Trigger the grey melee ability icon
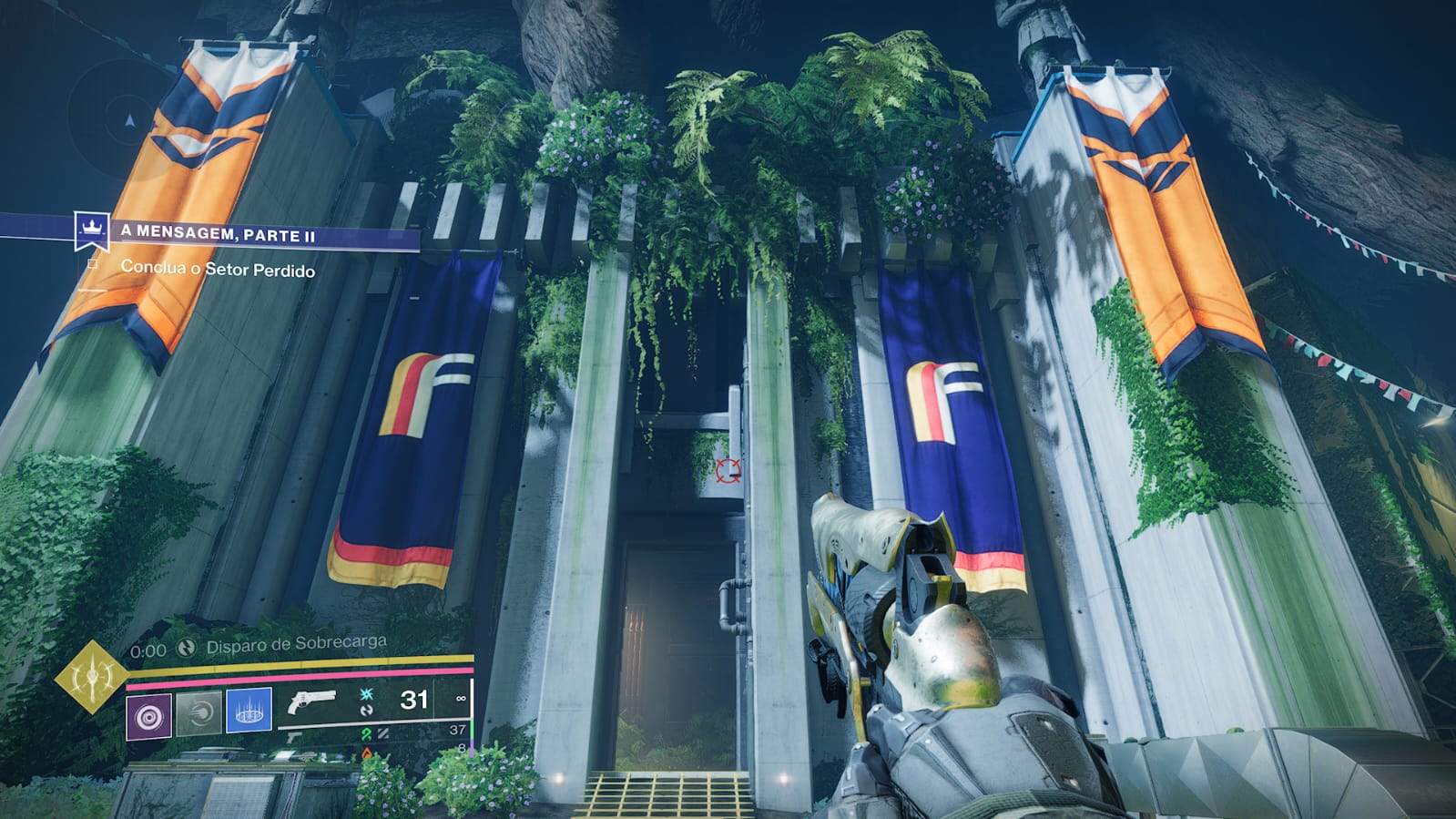 pos(199,712)
